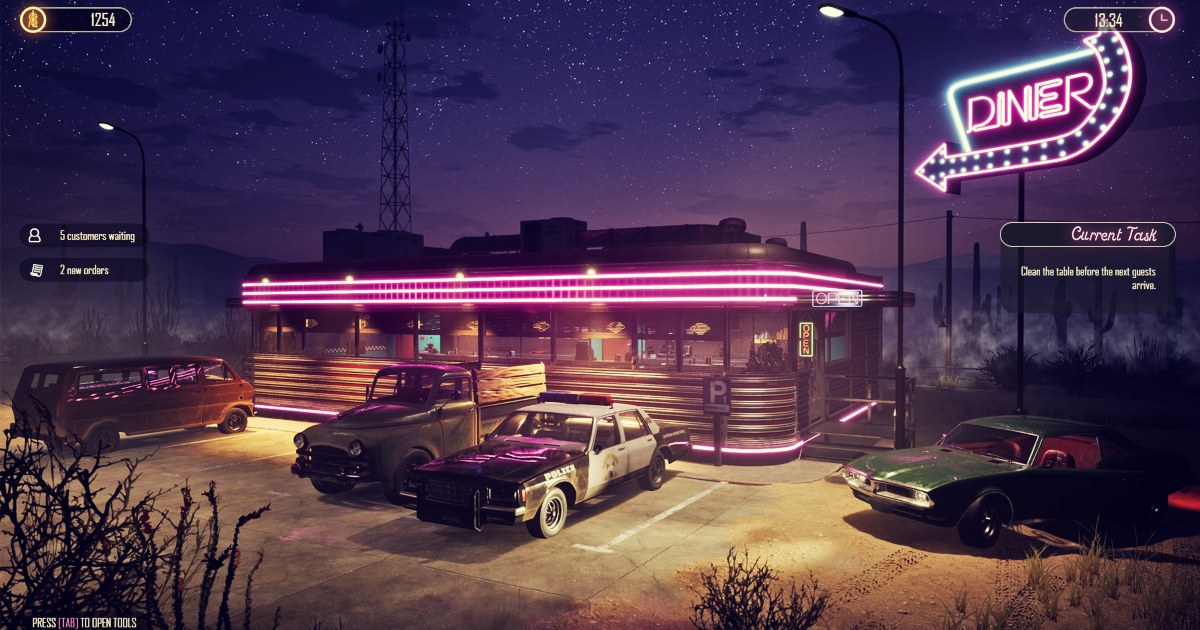The image size is (1200, 630).
Task: Click the gold currency coin icon
Action: coord(33,19)
